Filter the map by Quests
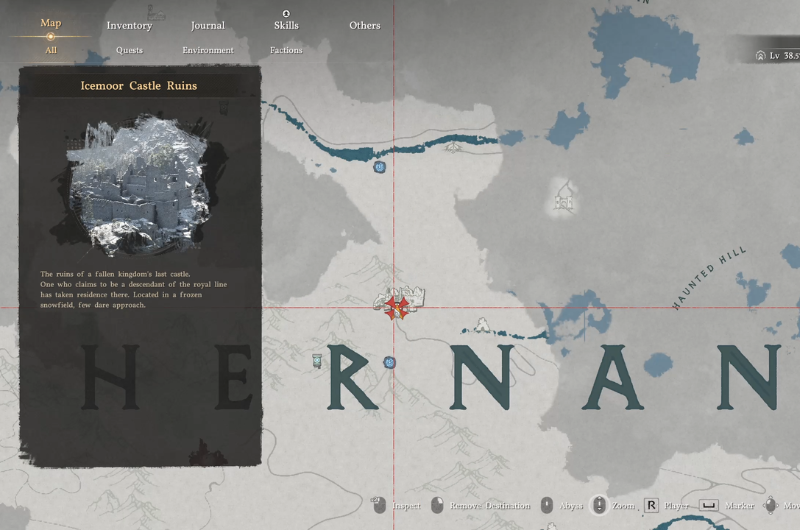This screenshot has width=800, height=530. point(129,50)
